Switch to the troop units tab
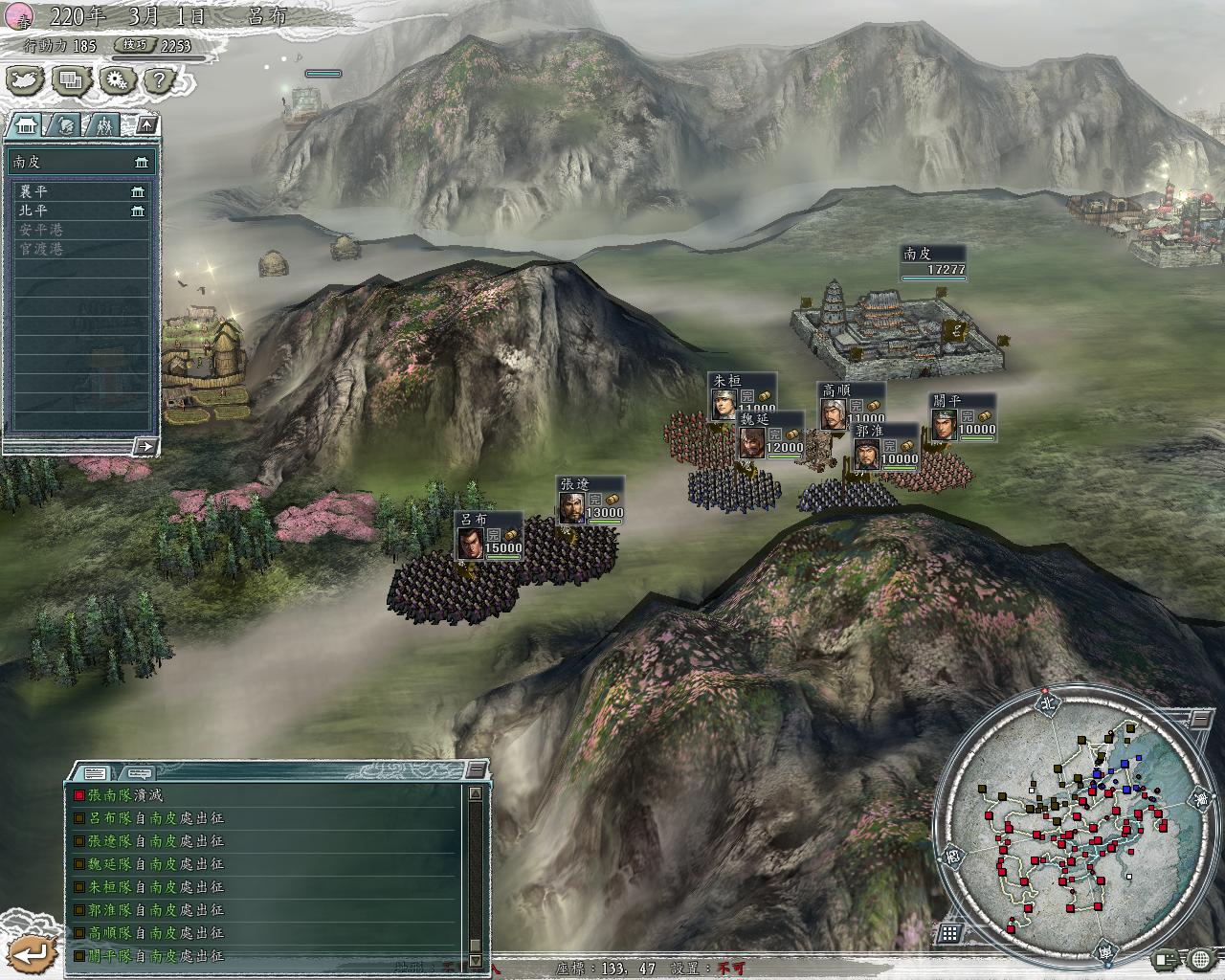Image resolution: width=1225 pixels, height=980 pixels. [103, 124]
